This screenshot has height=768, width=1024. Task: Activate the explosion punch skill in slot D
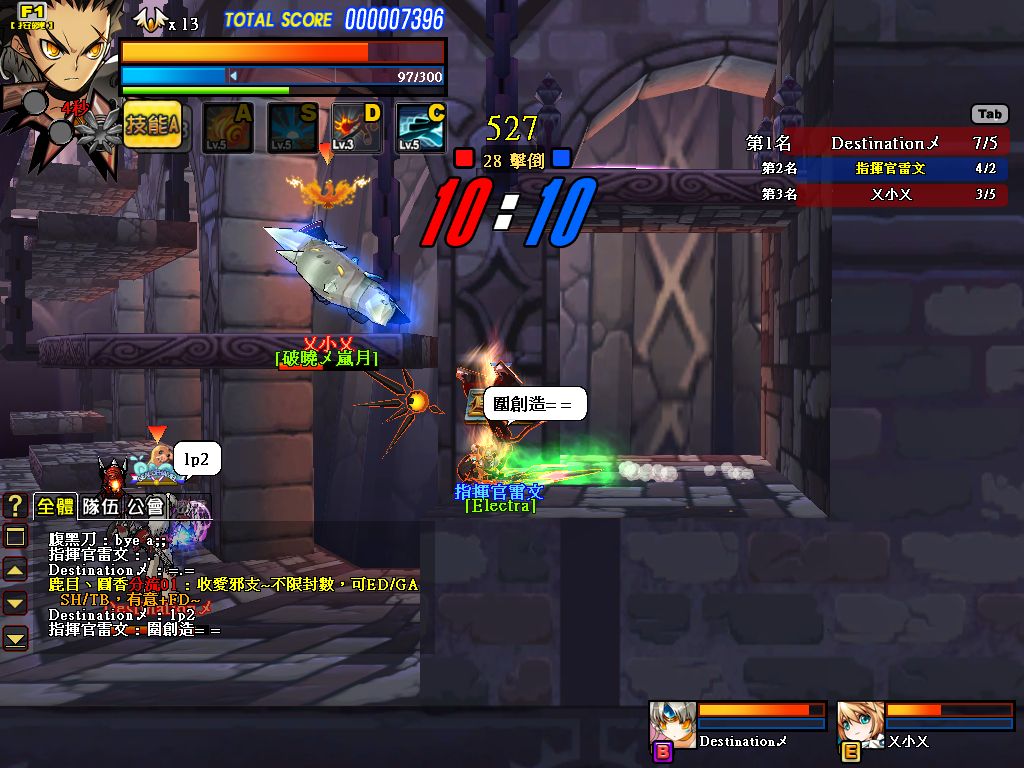[357, 128]
